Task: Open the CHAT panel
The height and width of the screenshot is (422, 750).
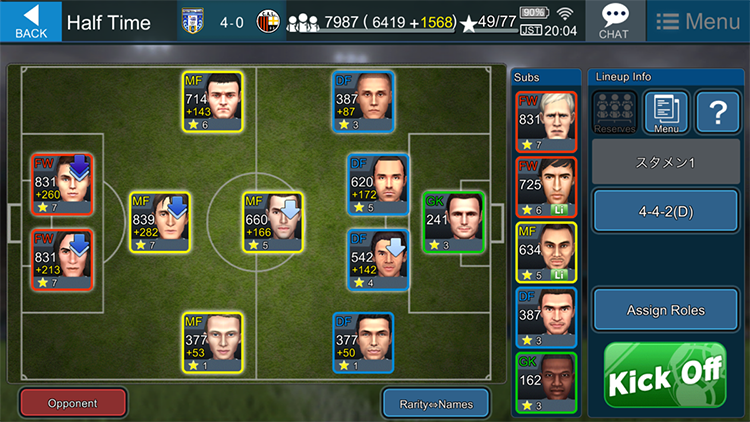Action: click(613, 20)
